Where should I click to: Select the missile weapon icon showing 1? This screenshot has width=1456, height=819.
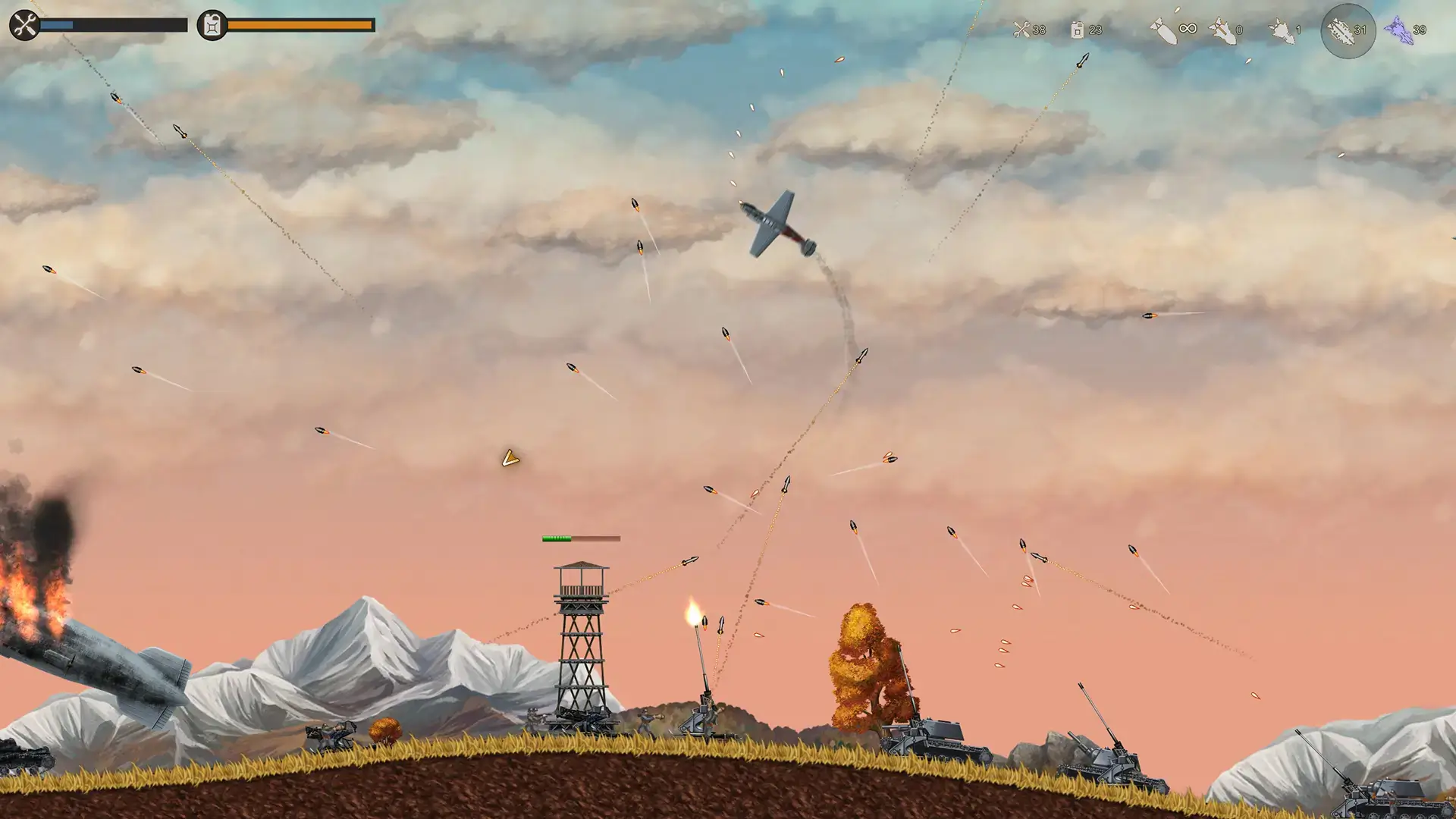click(x=1282, y=30)
